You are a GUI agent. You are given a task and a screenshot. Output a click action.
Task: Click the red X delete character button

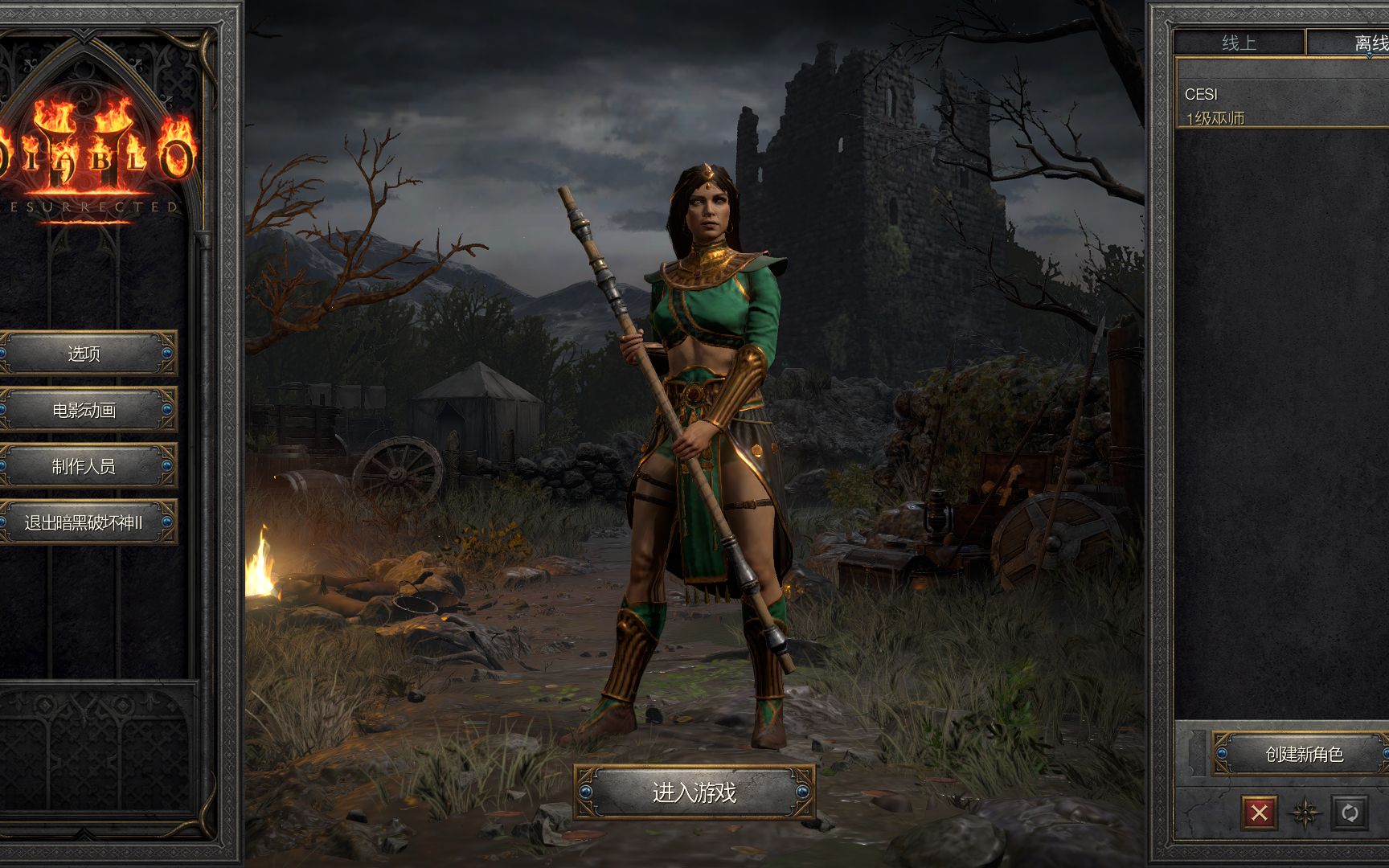[1259, 813]
